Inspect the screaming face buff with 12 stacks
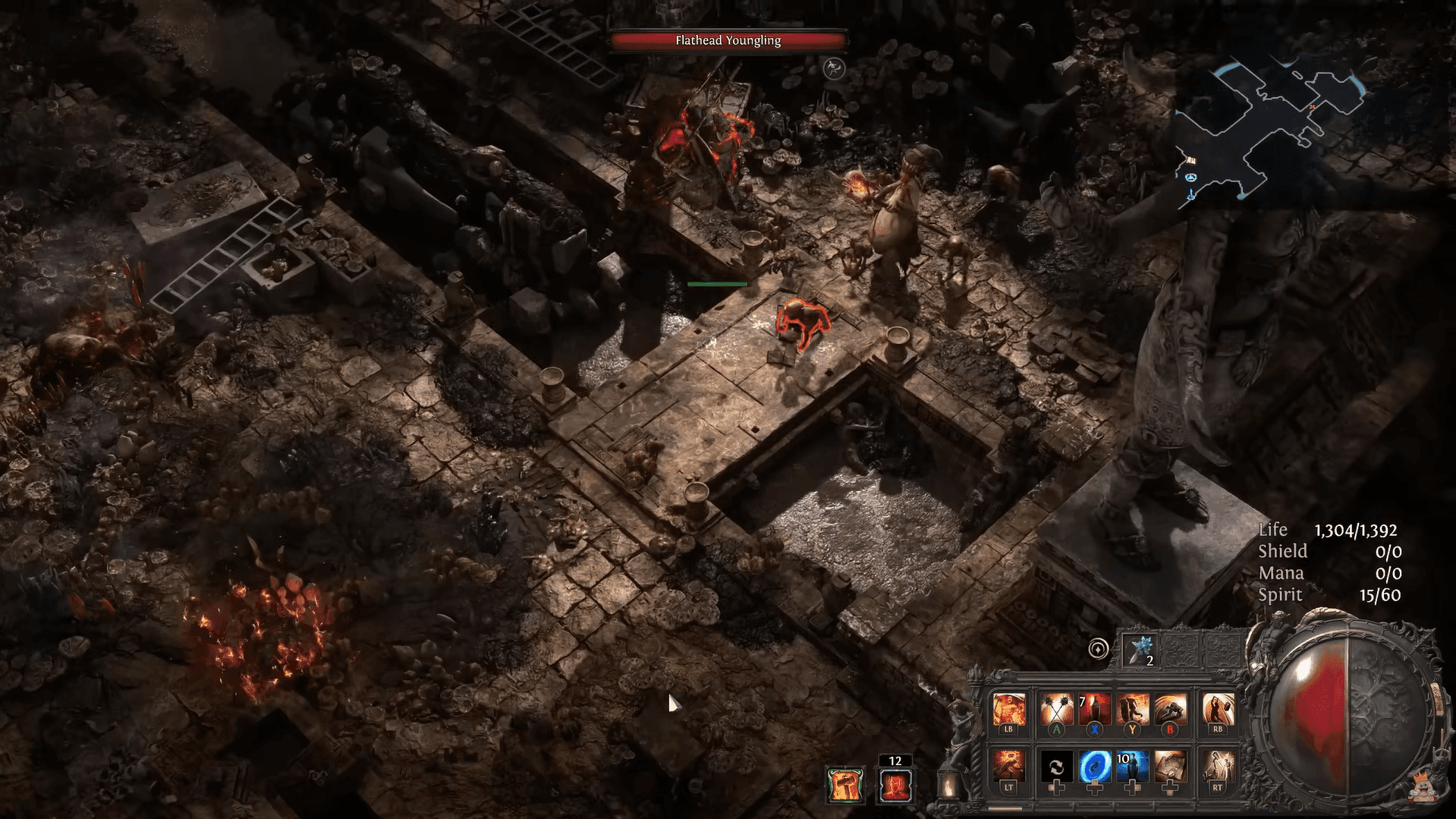This screenshot has height=819, width=1456. [895, 785]
